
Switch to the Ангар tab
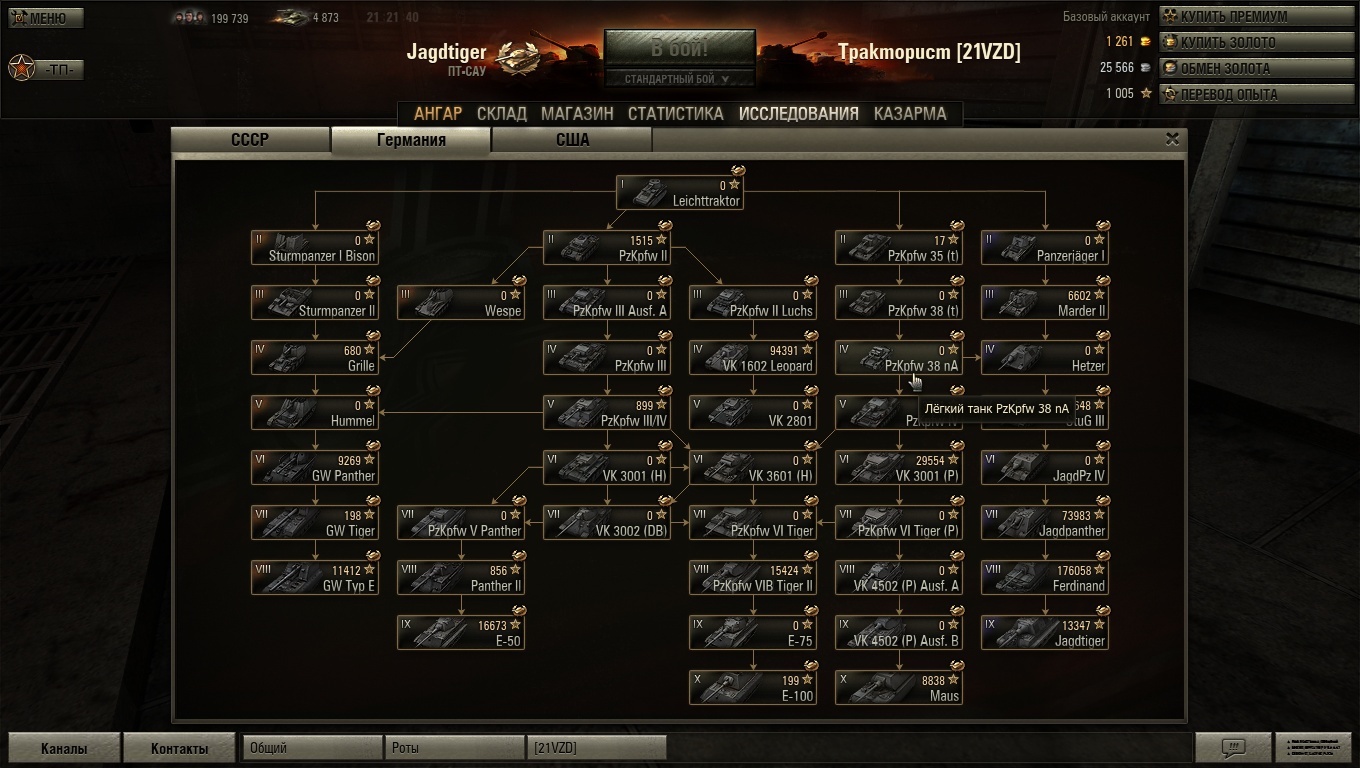pyautogui.click(x=438, y=114)
